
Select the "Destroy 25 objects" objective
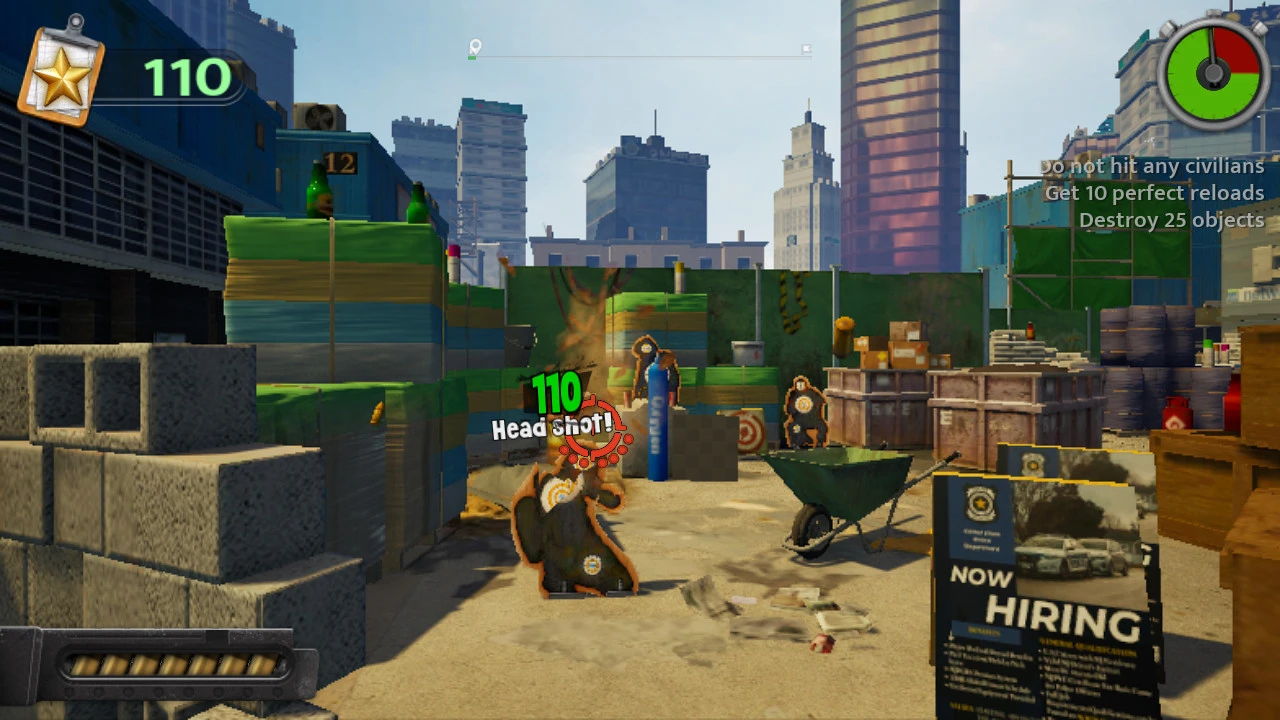point(1171,220)
